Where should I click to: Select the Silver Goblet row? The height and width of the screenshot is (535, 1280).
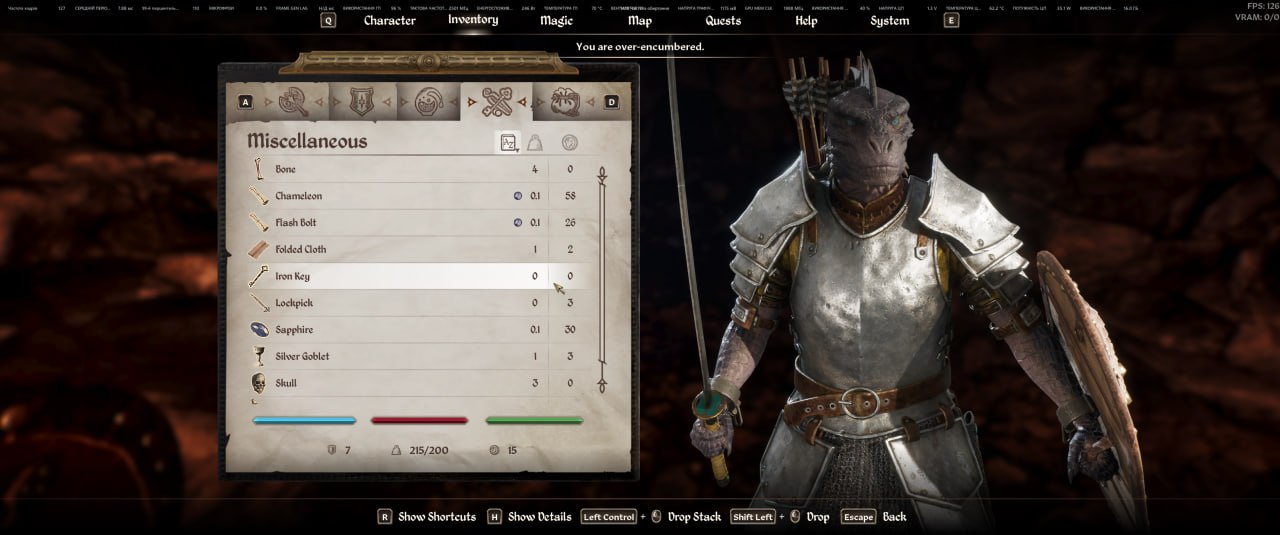[x=400, y=356]
